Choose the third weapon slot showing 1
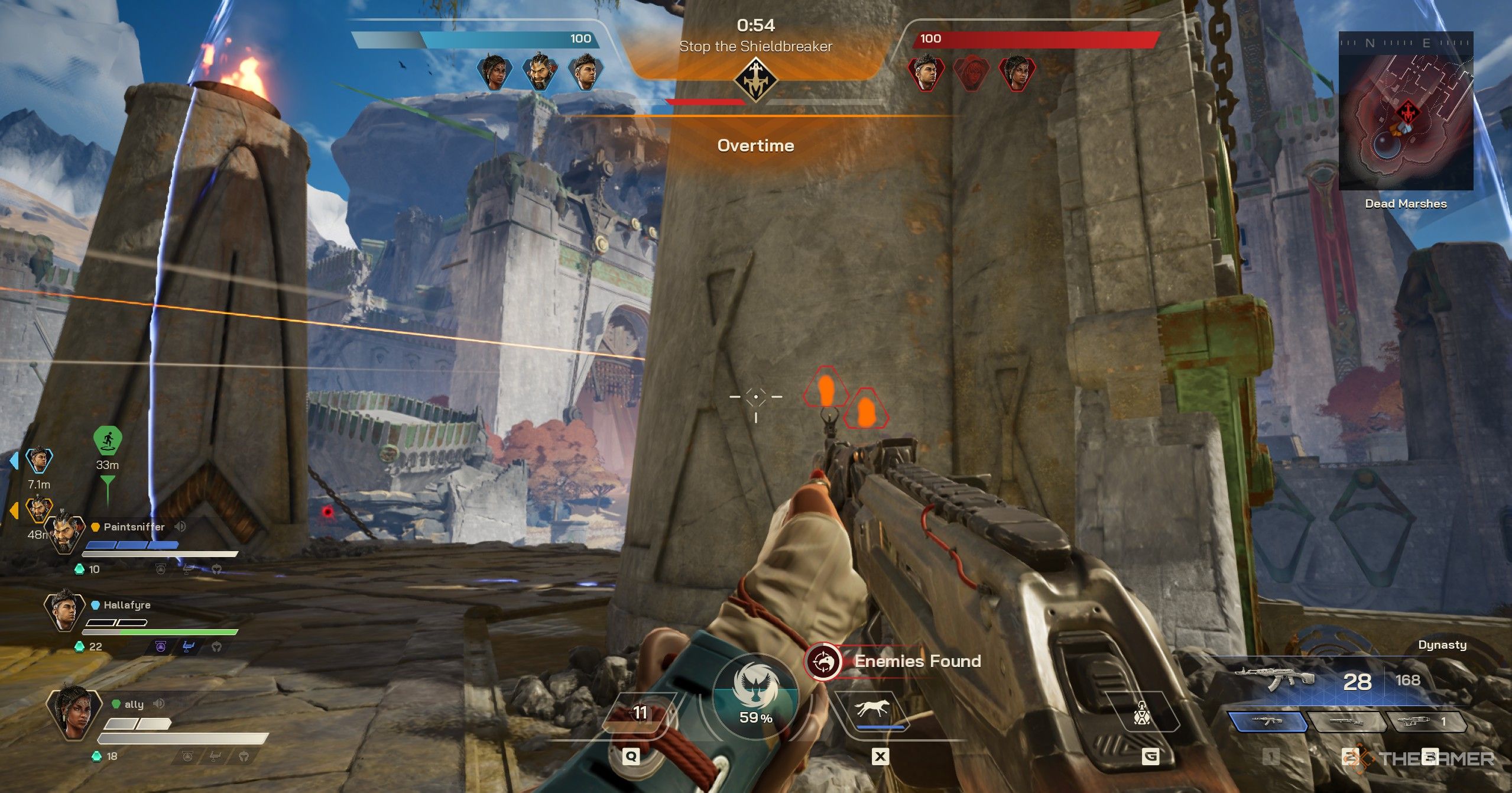The image size is (1512, 793). [x=1426, y=722]
